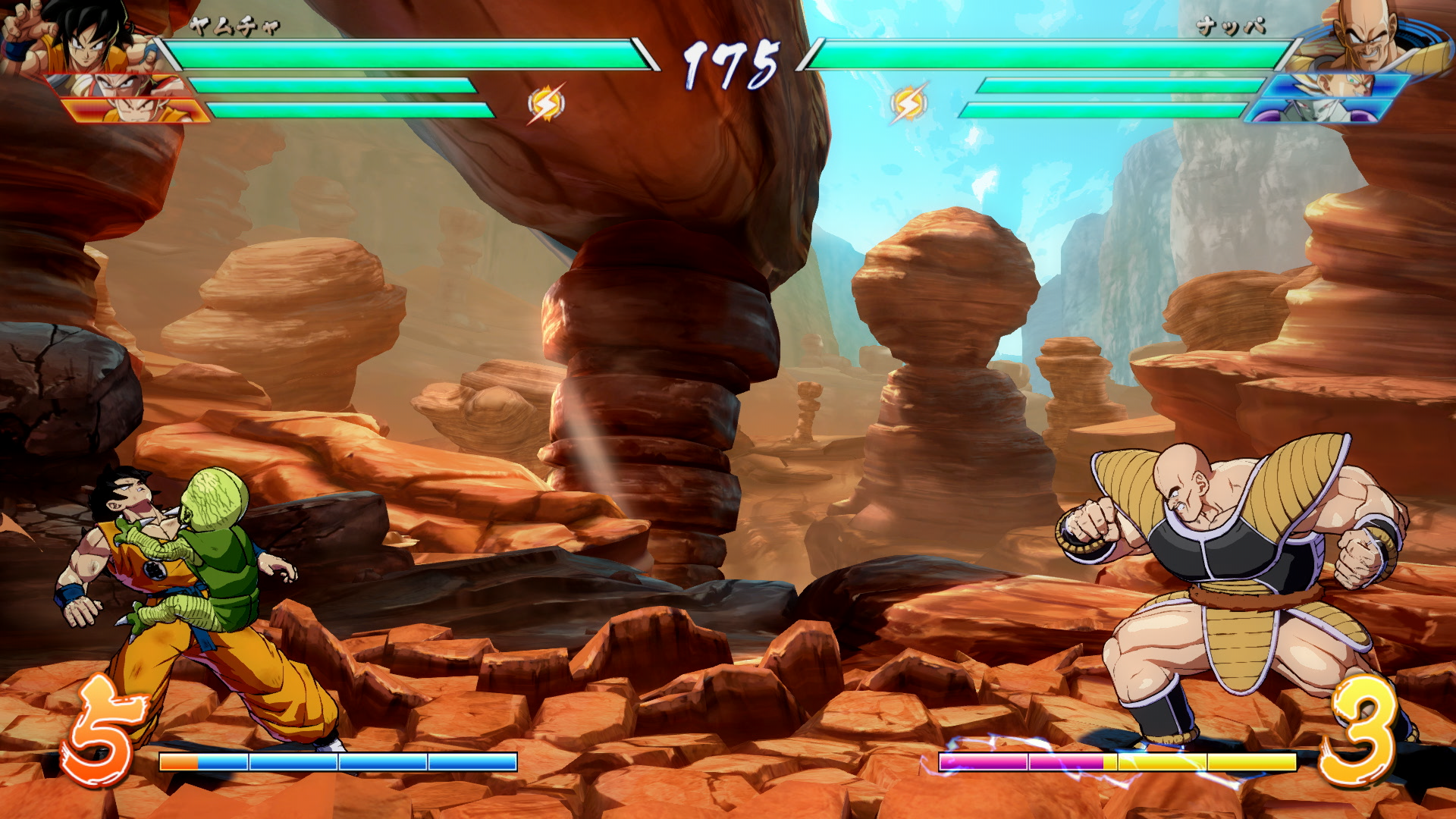Choose the Tien assist portrait
Viewport: 1456px width, 819px height.
point(121,85)
